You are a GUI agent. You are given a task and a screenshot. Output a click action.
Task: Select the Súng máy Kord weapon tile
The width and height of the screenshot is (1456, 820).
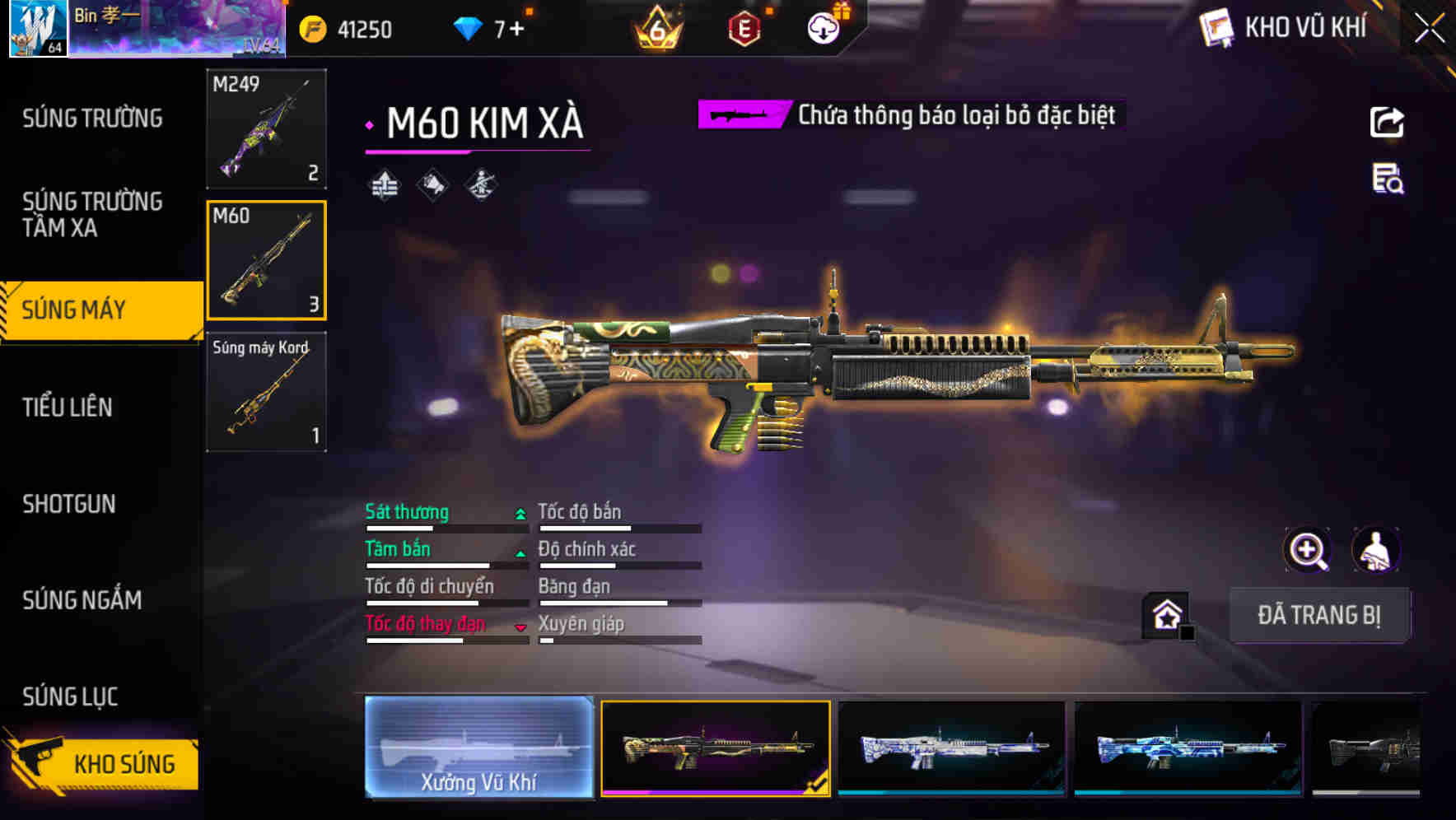(x=266, y=392)
